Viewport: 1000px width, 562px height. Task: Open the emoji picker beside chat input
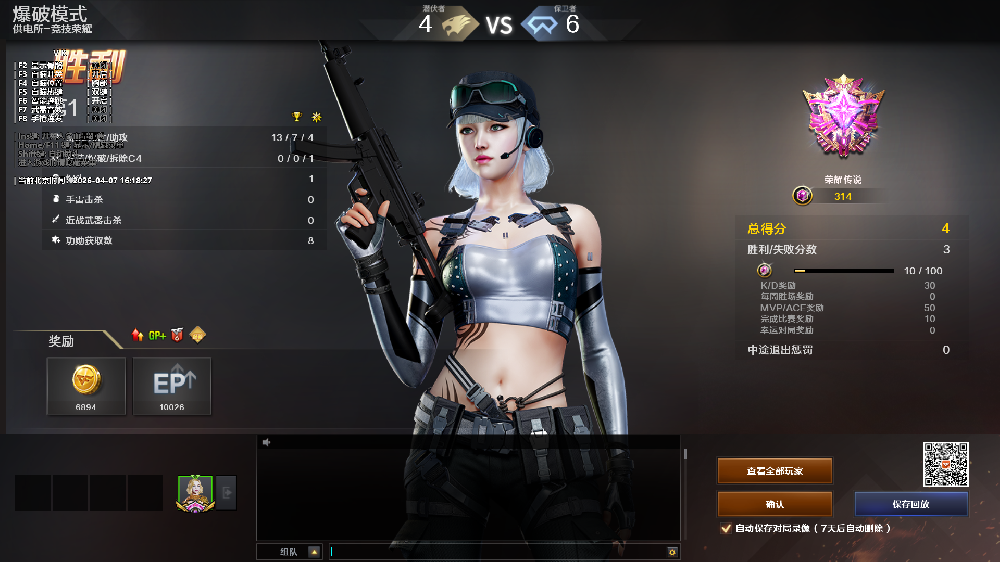(x=673, y=551)
